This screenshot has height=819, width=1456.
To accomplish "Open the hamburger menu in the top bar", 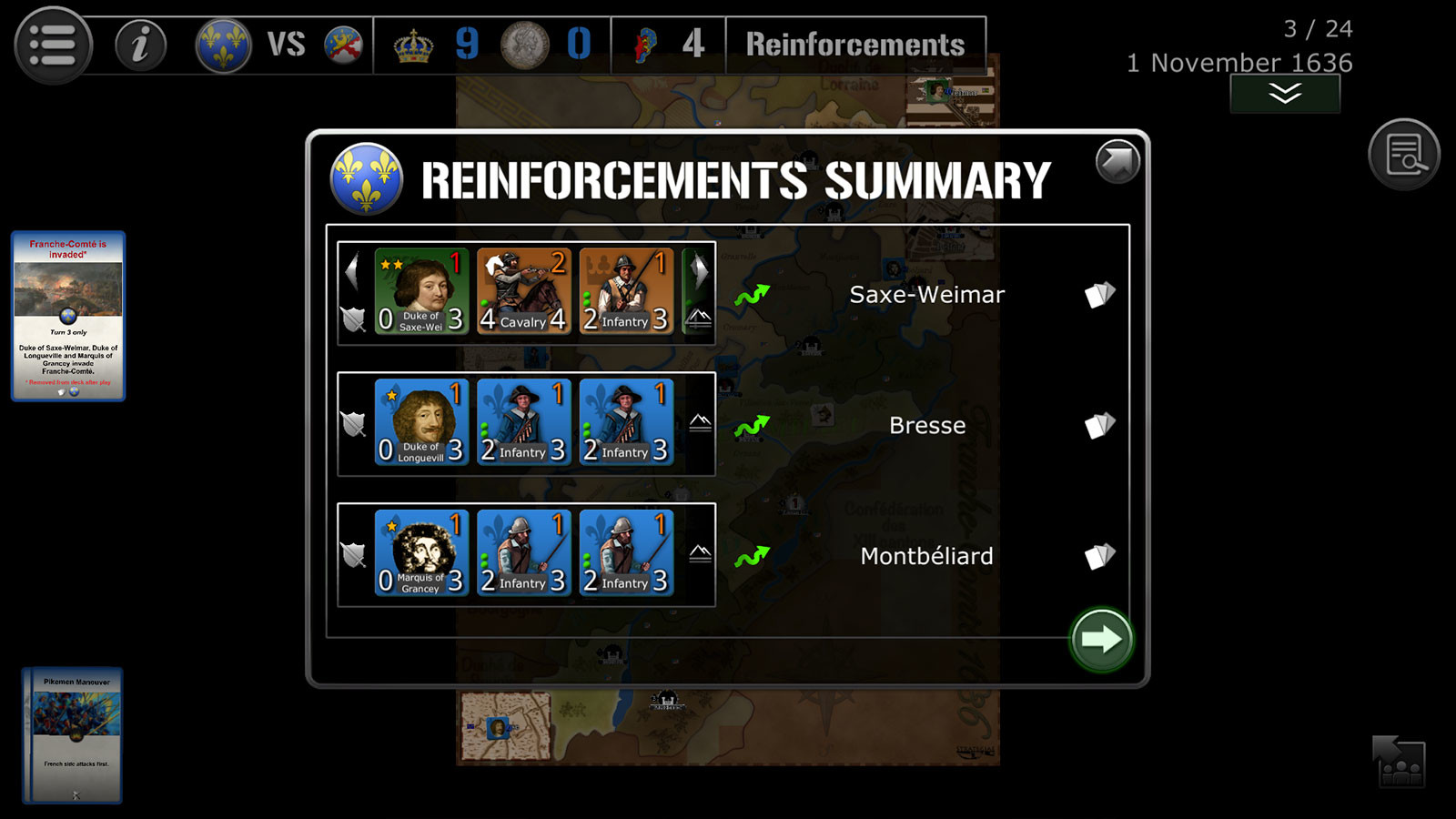I will [x=52, y=43].
